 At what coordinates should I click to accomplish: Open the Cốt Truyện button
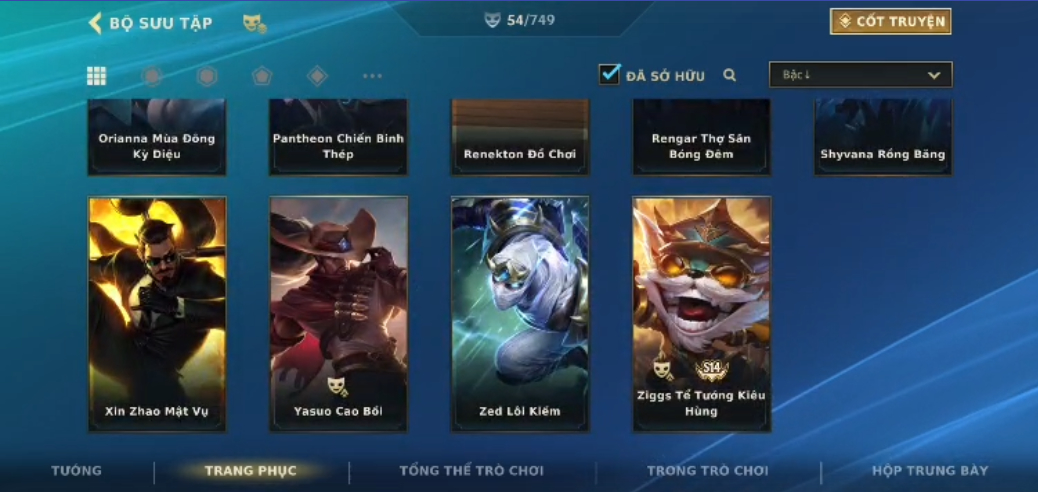890,22
